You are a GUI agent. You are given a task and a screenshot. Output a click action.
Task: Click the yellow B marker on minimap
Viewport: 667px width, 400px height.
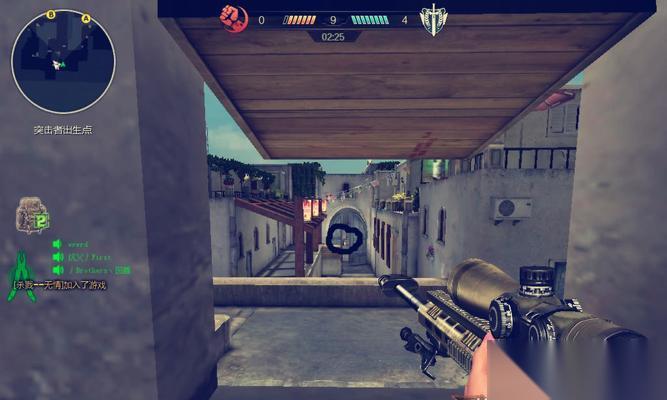(x=50, y=15)
